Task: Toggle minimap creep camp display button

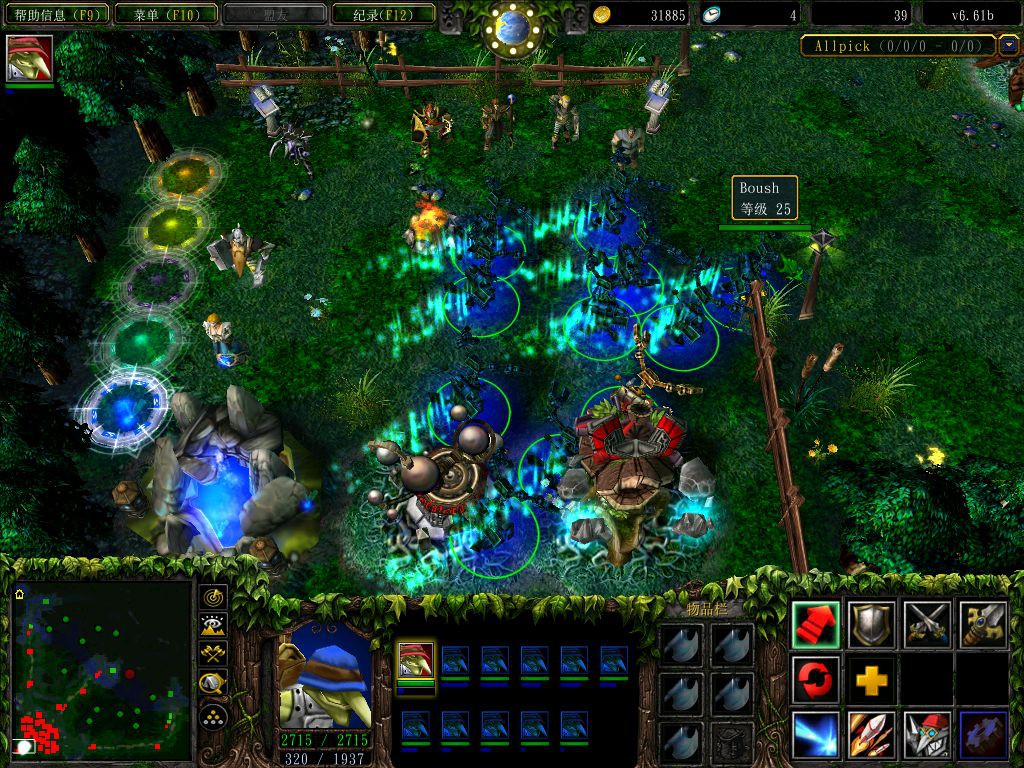Action: click(213, 684)
